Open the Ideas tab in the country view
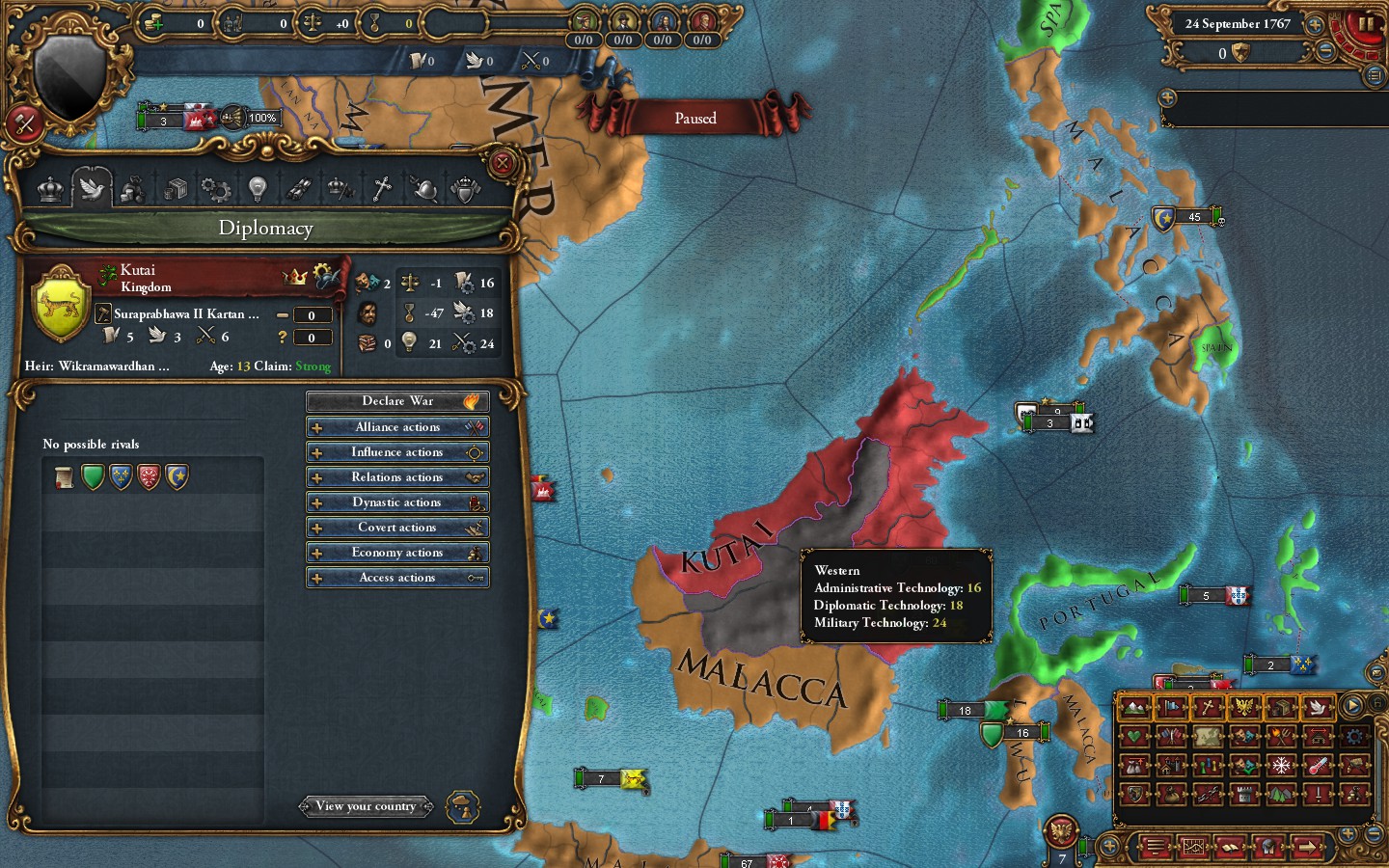This screenshot has height=868, width=1389. (x=216, y=189)
